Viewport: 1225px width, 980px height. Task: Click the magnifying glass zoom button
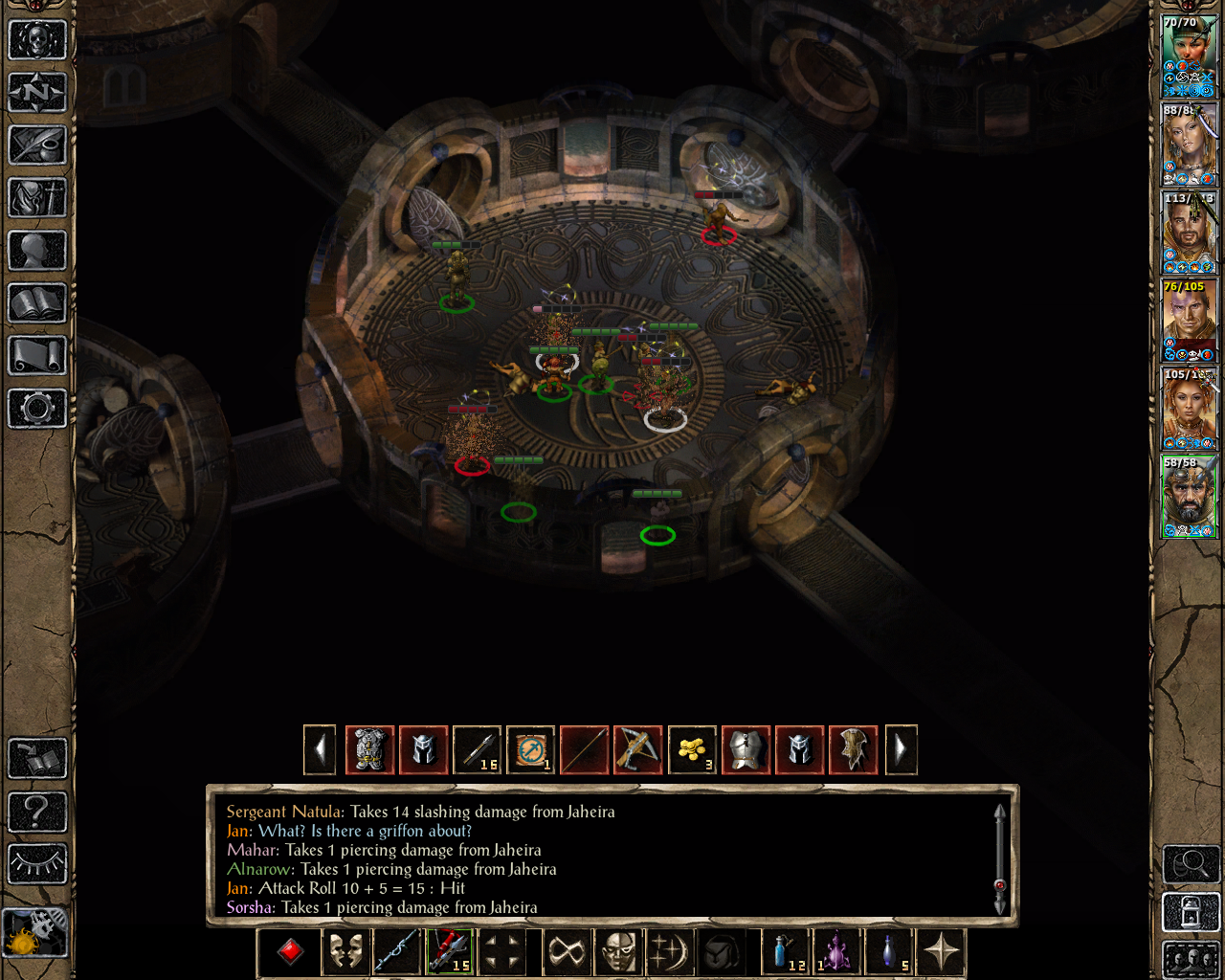coord(1191,864)
